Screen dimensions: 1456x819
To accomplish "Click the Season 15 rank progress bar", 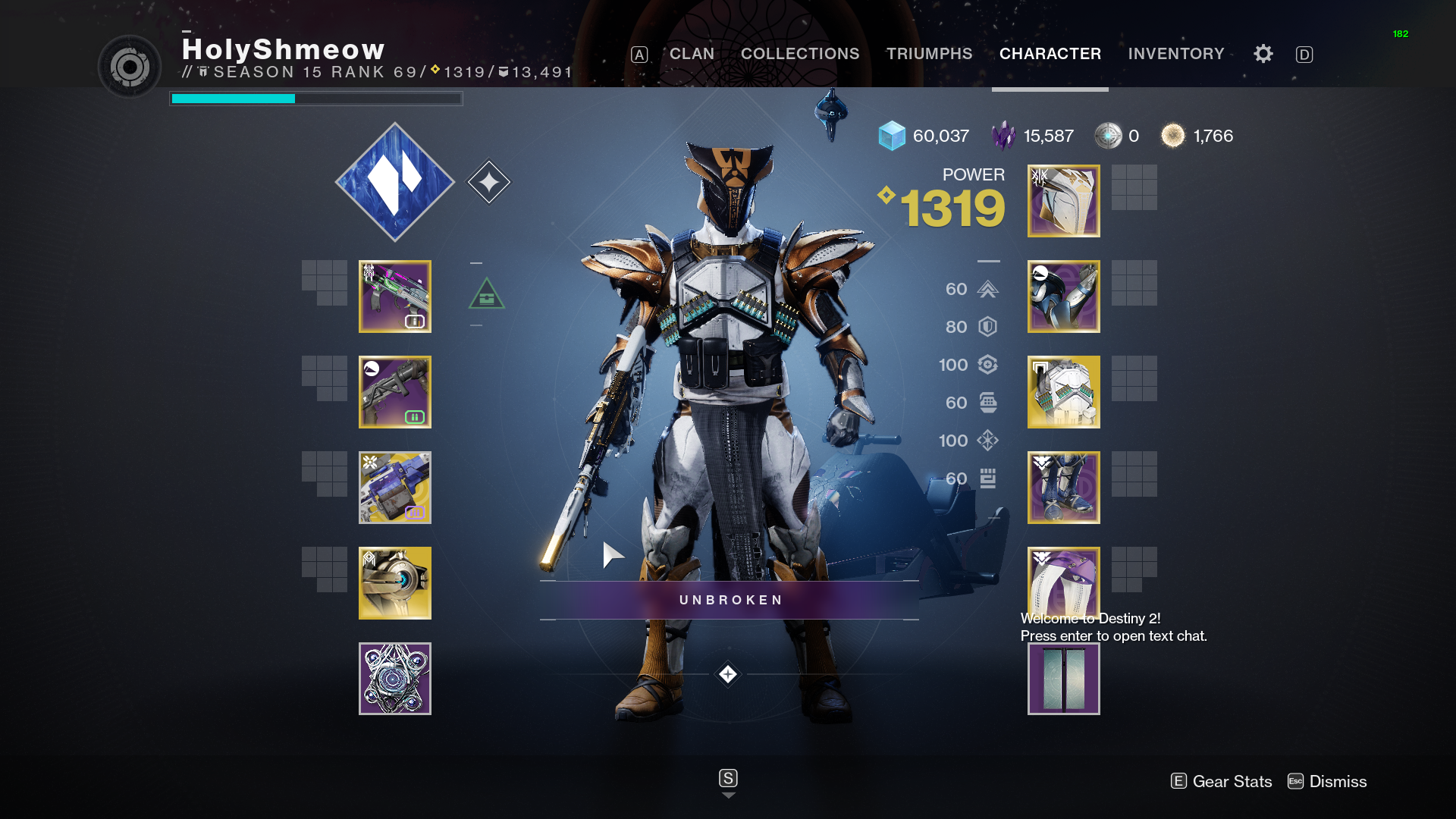I will [x=315, y=99].
